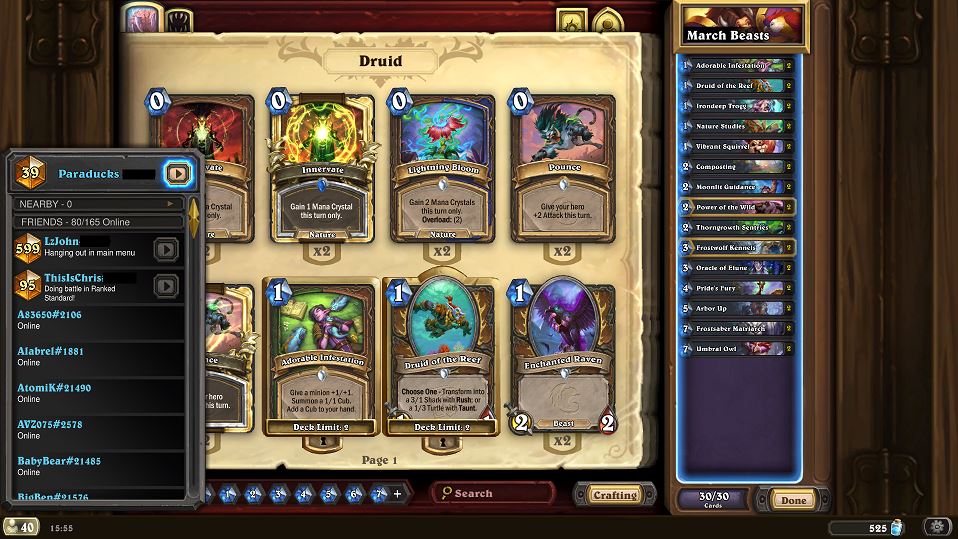
Task: Click Power of the Wild in deck list
Action: (x=738, y=207)
